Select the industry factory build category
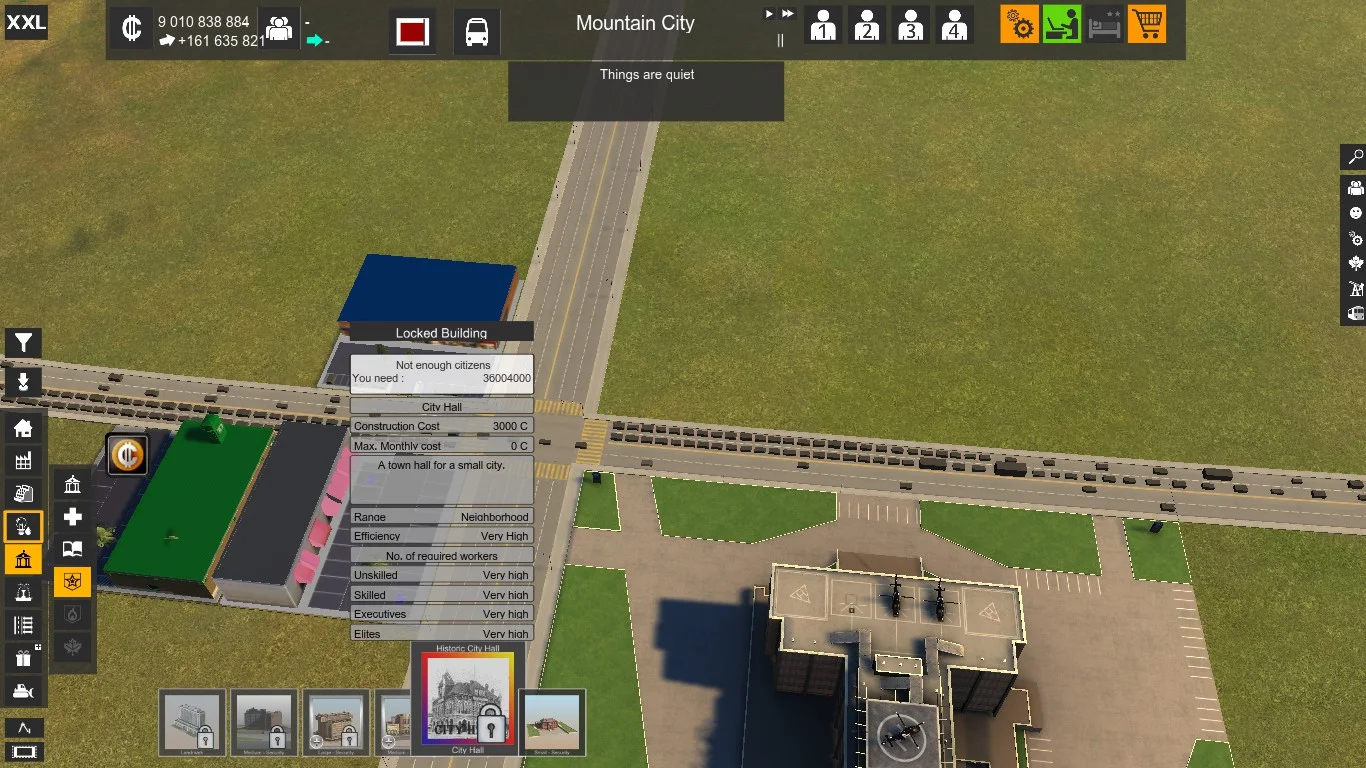Screen dimensions: 1366x768 coord(23,460)
